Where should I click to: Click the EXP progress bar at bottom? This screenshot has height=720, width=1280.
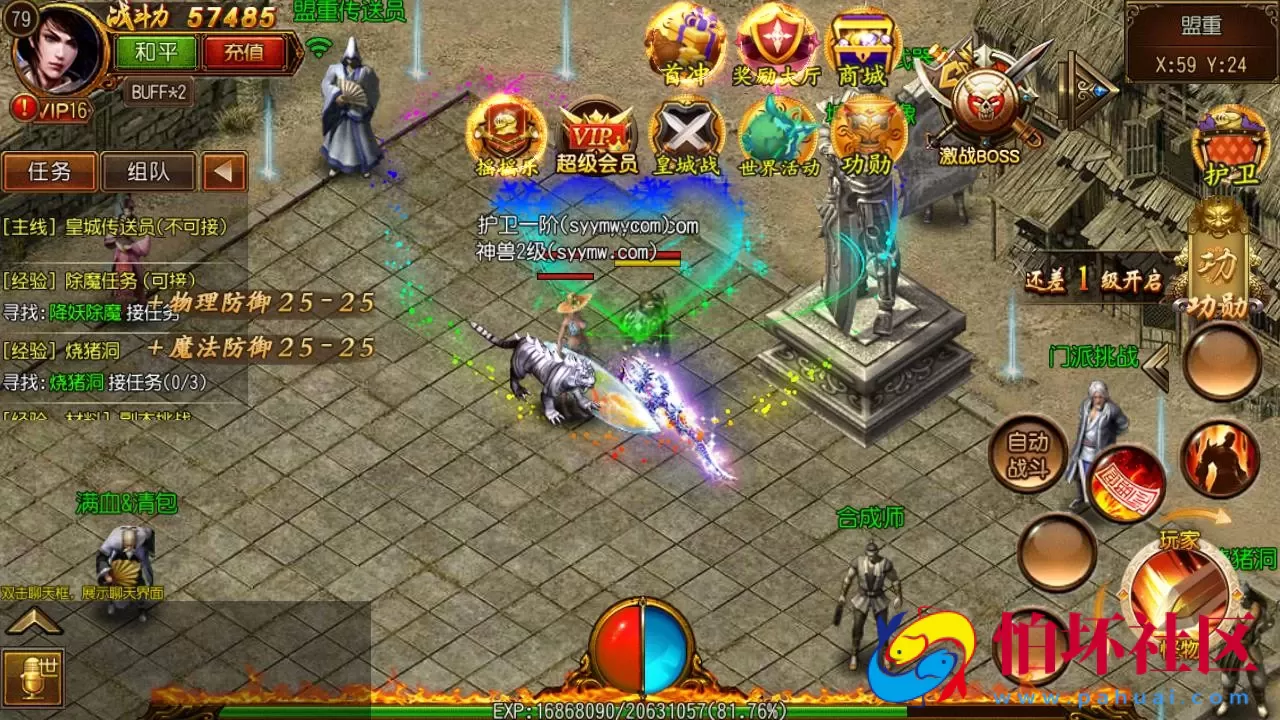click(640, 708)
